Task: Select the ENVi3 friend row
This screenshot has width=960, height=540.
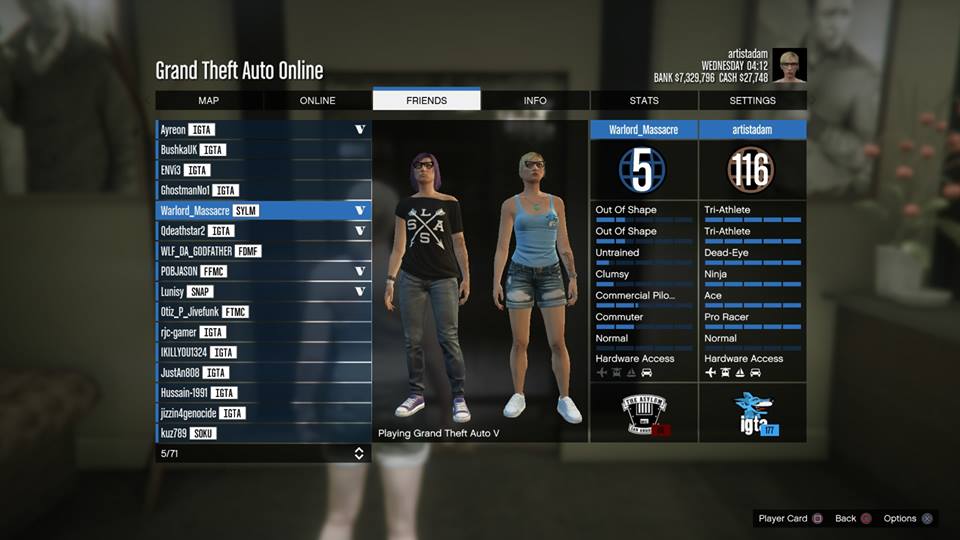Action: coord(263,170)
